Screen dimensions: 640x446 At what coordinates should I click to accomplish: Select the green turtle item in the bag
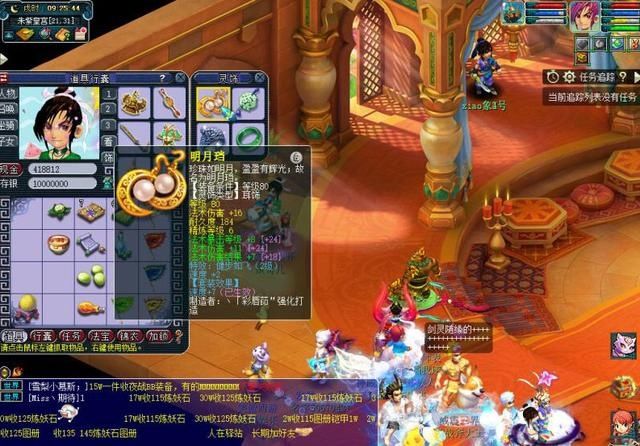[x=59, y=212]
